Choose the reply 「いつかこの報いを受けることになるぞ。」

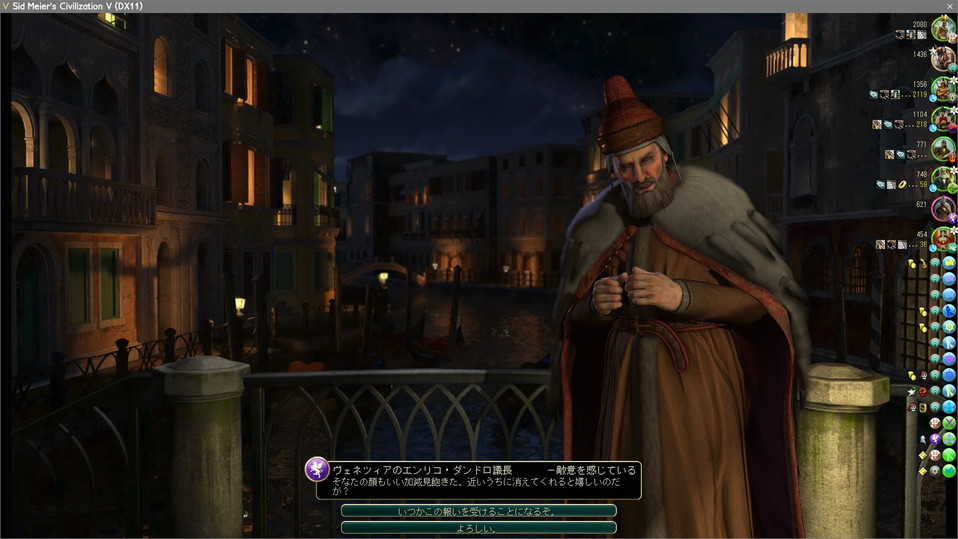[478, 511]
